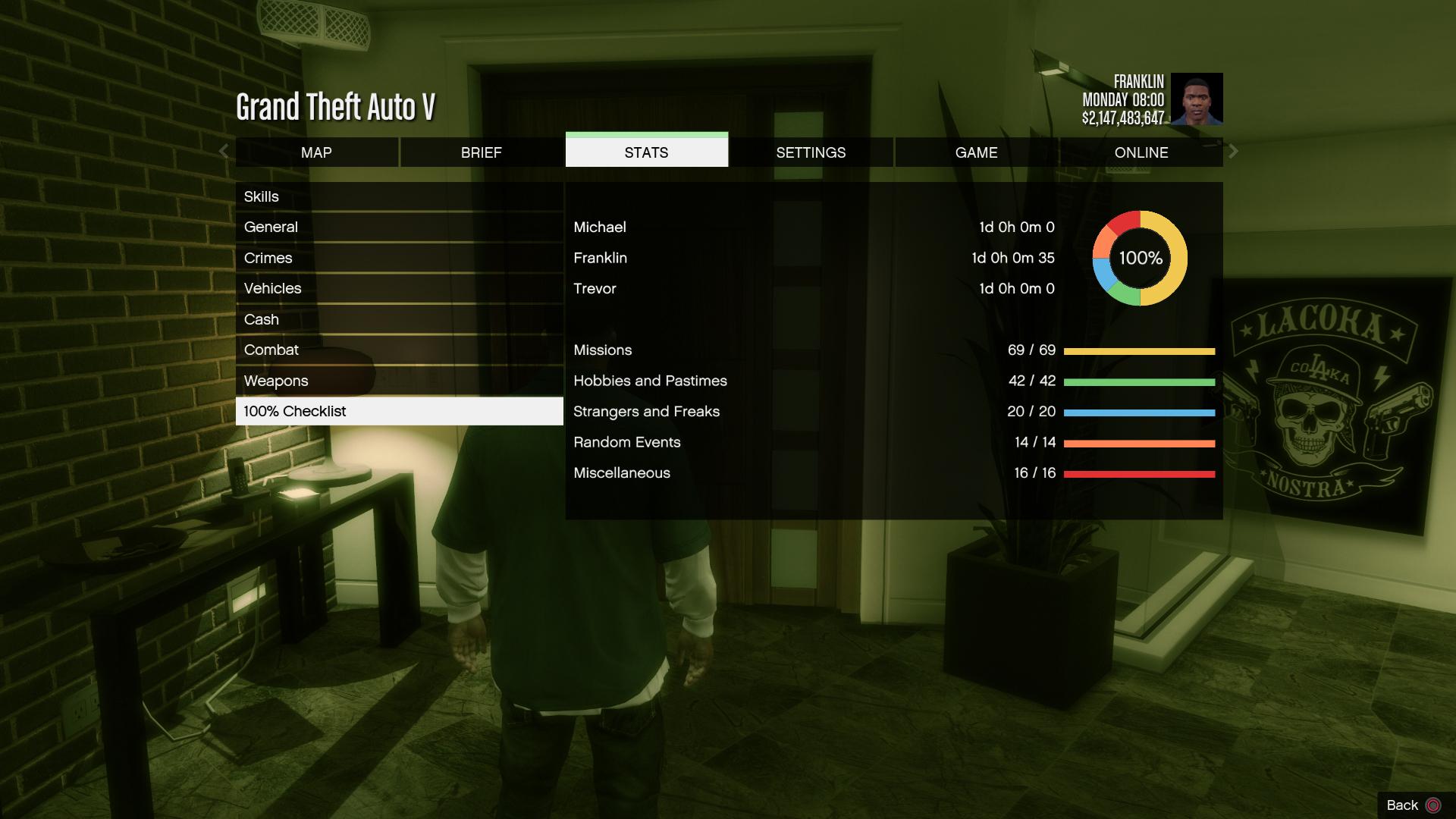Click the left navigation chevron beside MAP
This screenshot has height=819, width=1456.
pyautogui.click(x=223, y=152)
